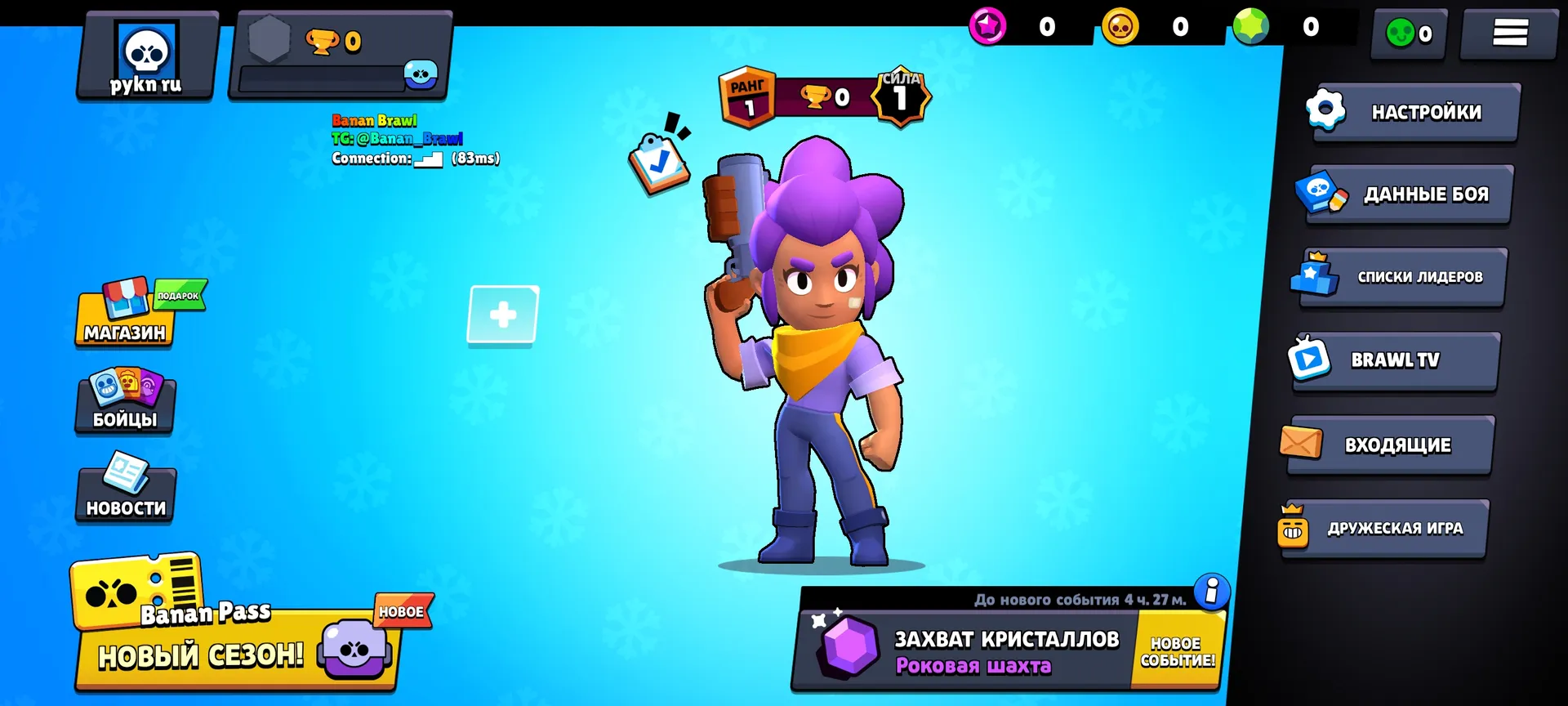
Task: Open the Входящие inbox
Action: 1388,445
